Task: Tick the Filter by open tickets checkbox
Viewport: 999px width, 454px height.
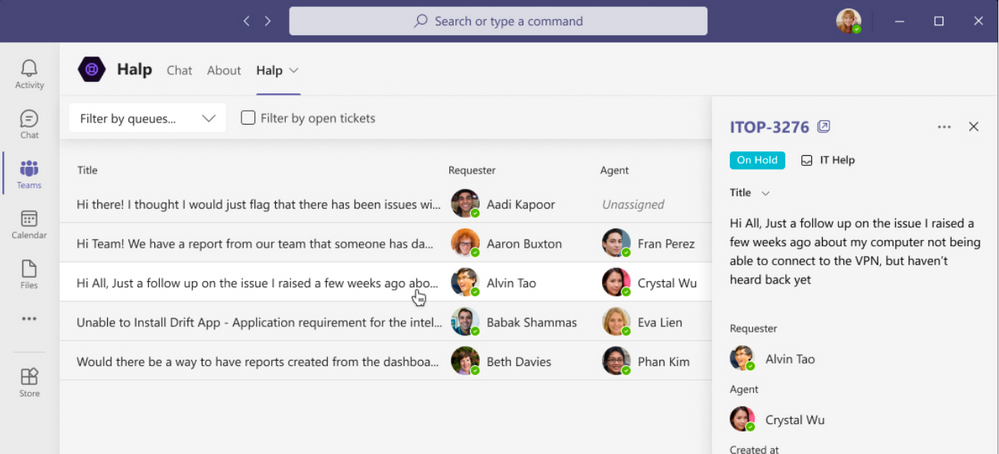Action: pos(248,118)
